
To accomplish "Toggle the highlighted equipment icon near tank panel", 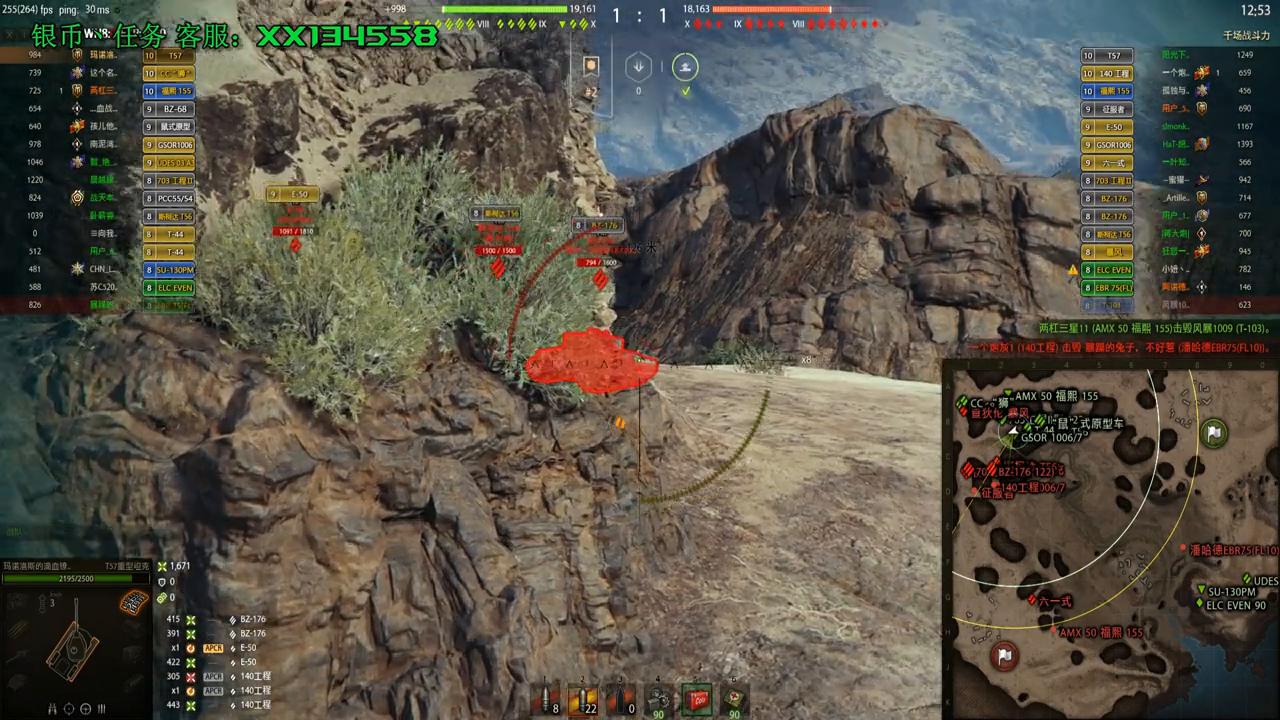I will [x=133, y=601].
